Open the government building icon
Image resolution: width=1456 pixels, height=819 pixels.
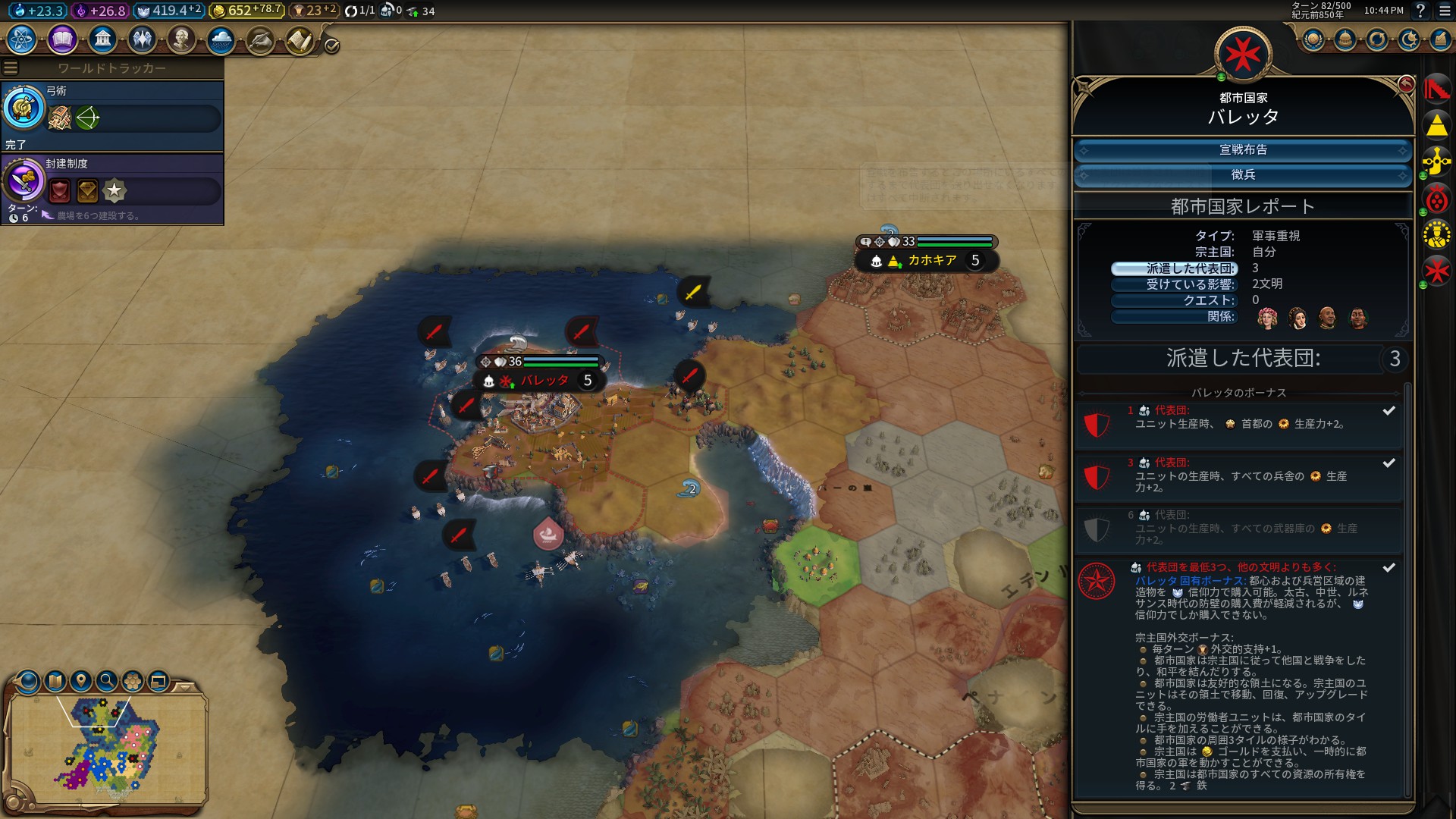(x=102, y=39)
